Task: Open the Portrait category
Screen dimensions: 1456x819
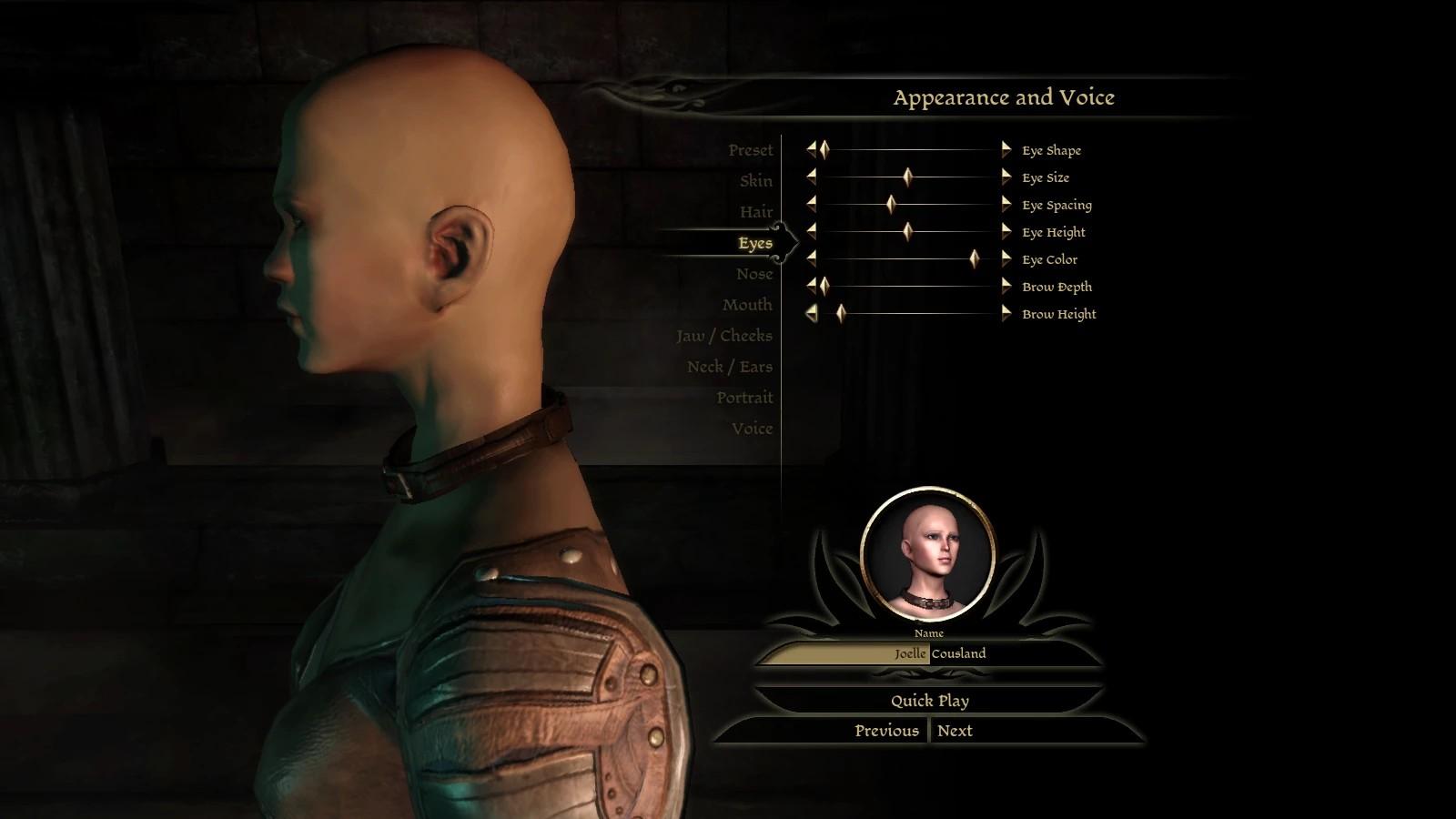Action: pyautogui.click(x=743, y=398)
